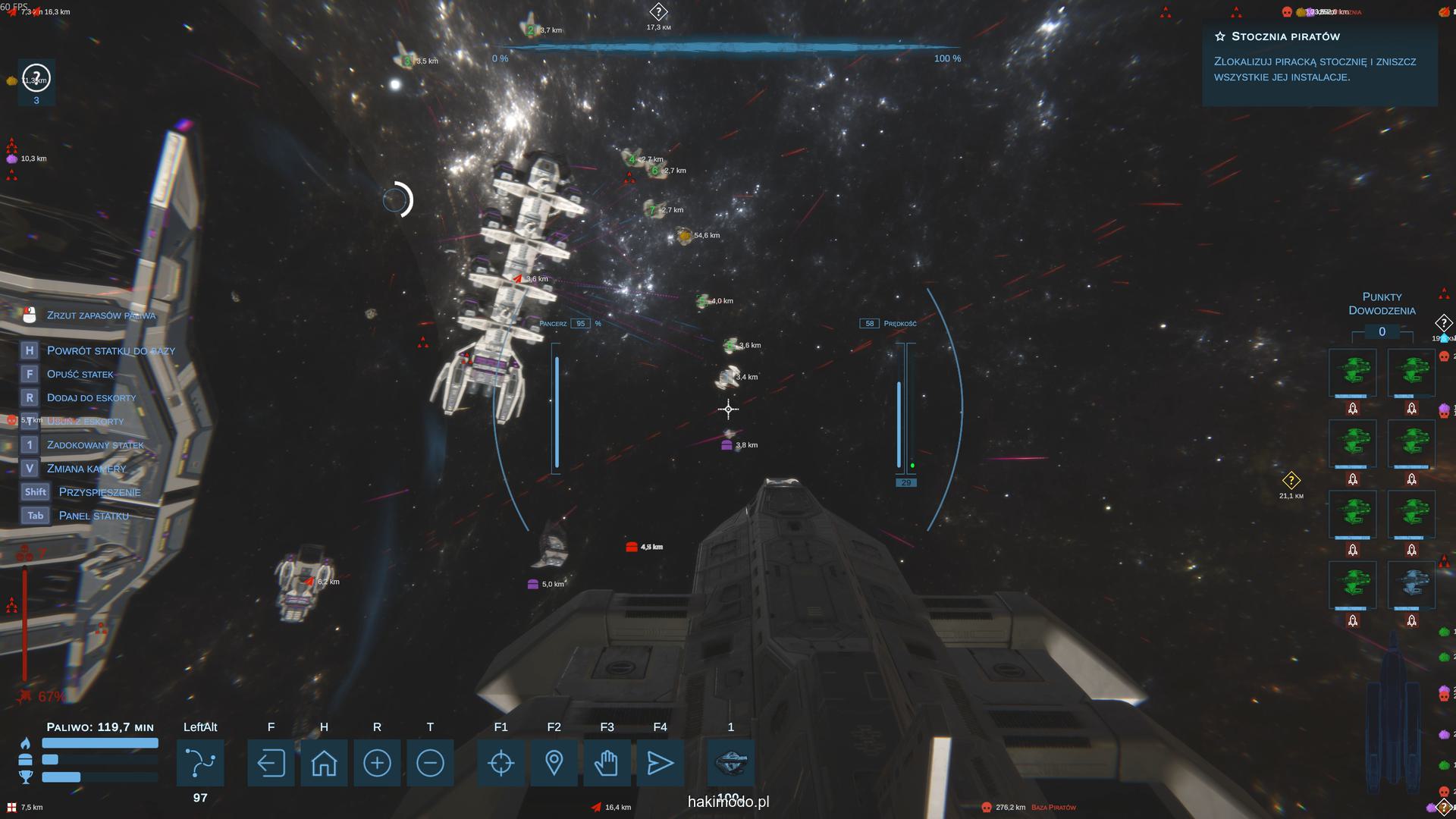1456x819 pixels.
Task: Select the blue-grey ship in the fleet grid
Action: (1411, 585)
